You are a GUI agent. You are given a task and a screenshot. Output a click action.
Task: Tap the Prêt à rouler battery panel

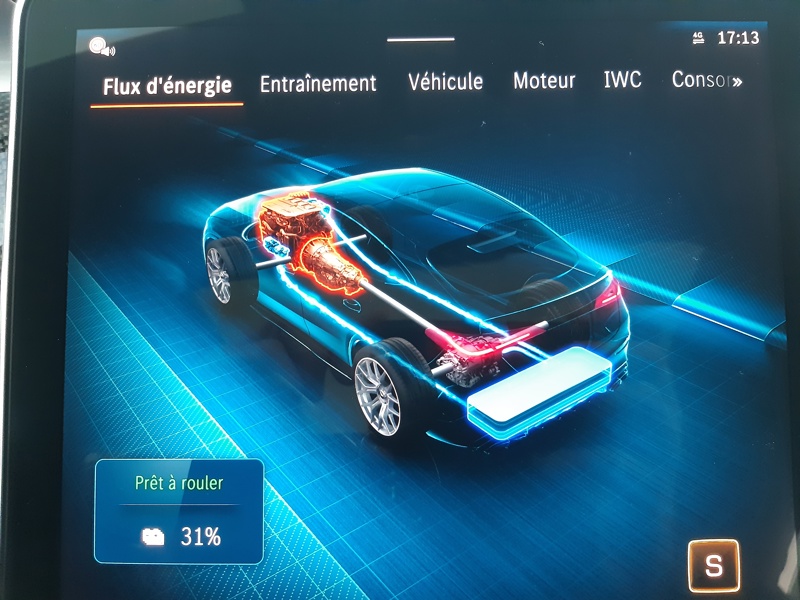click(179, 511)
